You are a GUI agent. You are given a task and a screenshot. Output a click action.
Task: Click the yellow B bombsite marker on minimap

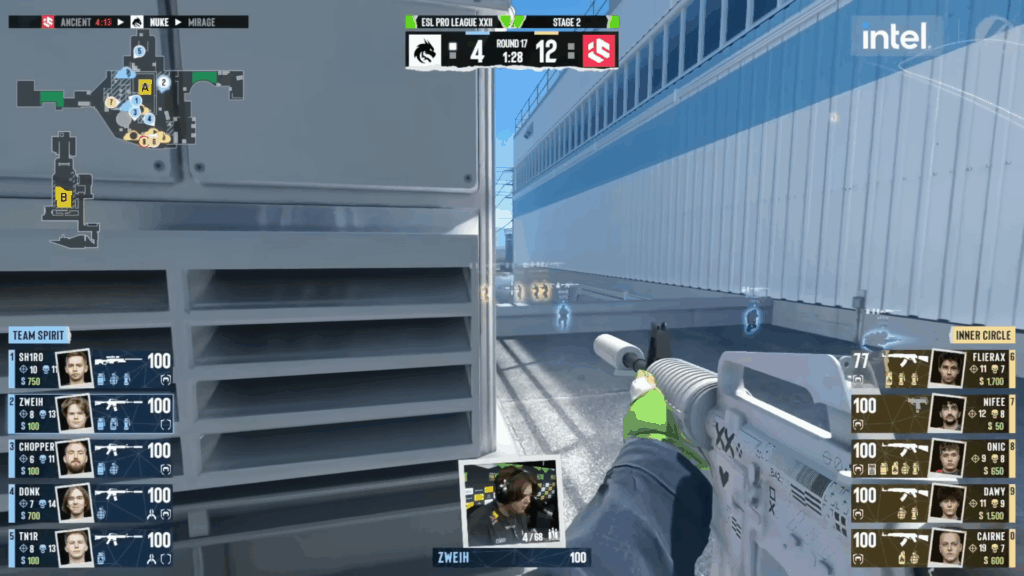tap(63, 197)
